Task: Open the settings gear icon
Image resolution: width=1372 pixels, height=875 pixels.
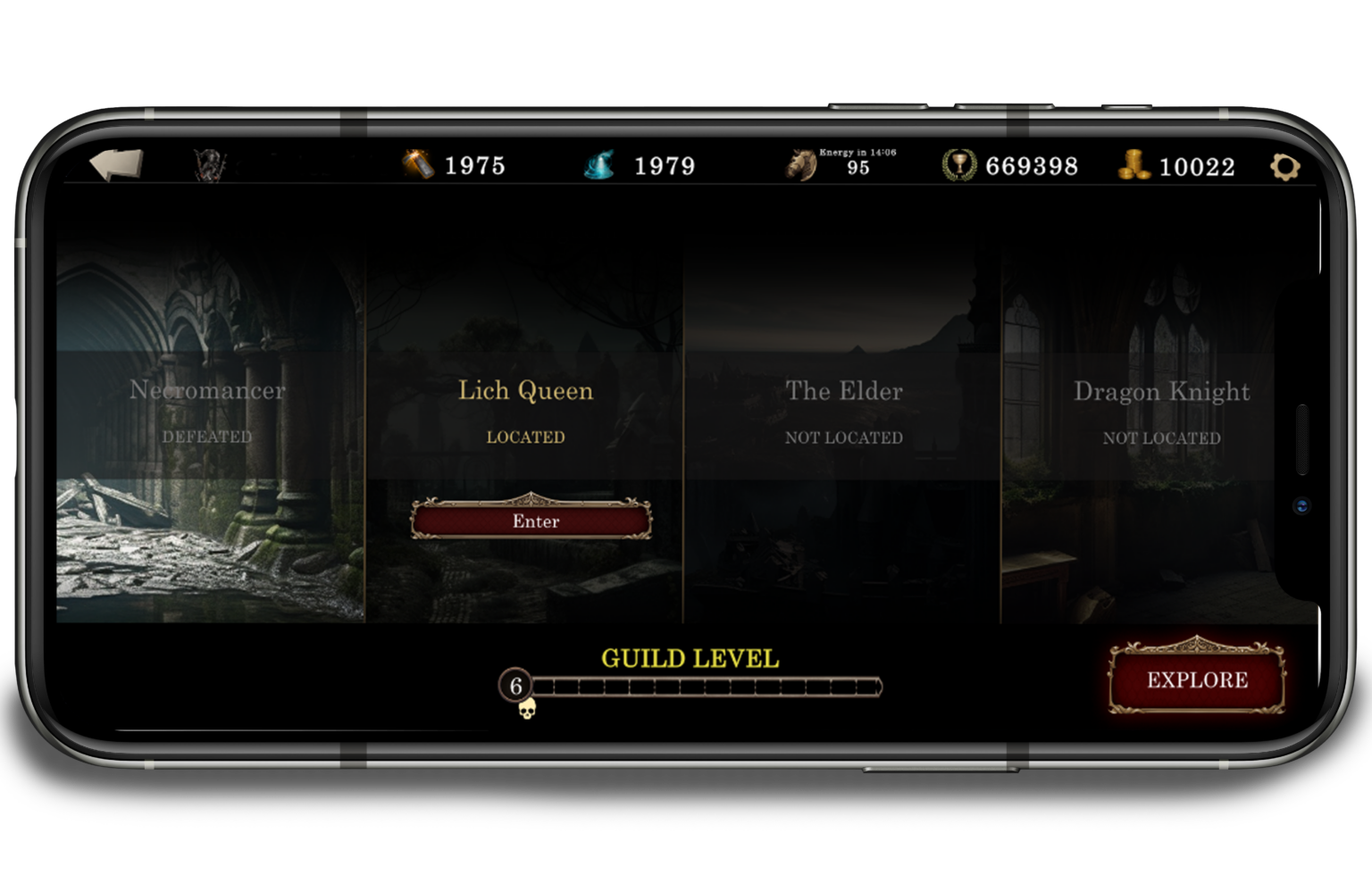Action: (1284, 166)
